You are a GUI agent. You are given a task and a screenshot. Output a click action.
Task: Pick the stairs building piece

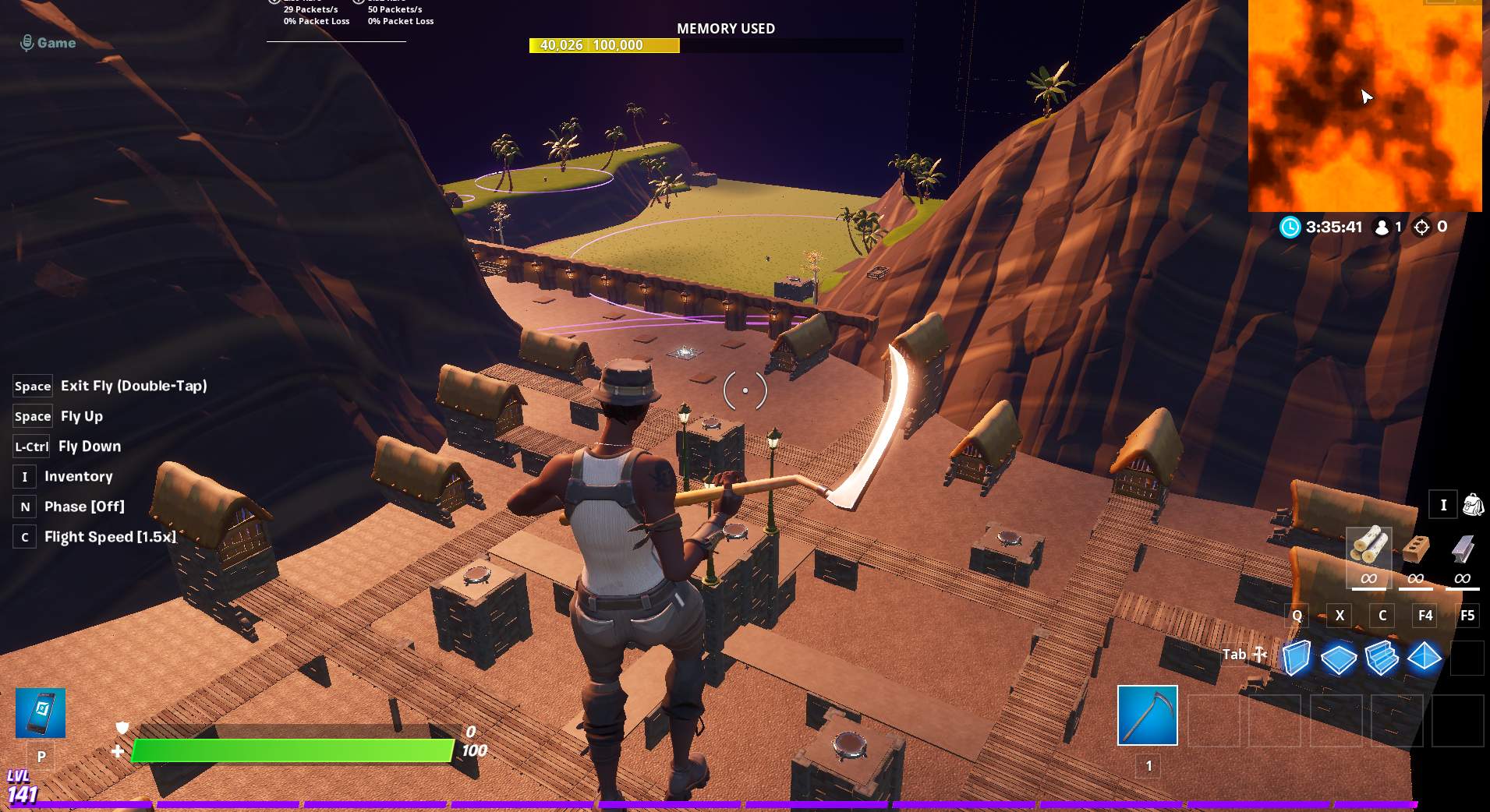(1382, 657)
